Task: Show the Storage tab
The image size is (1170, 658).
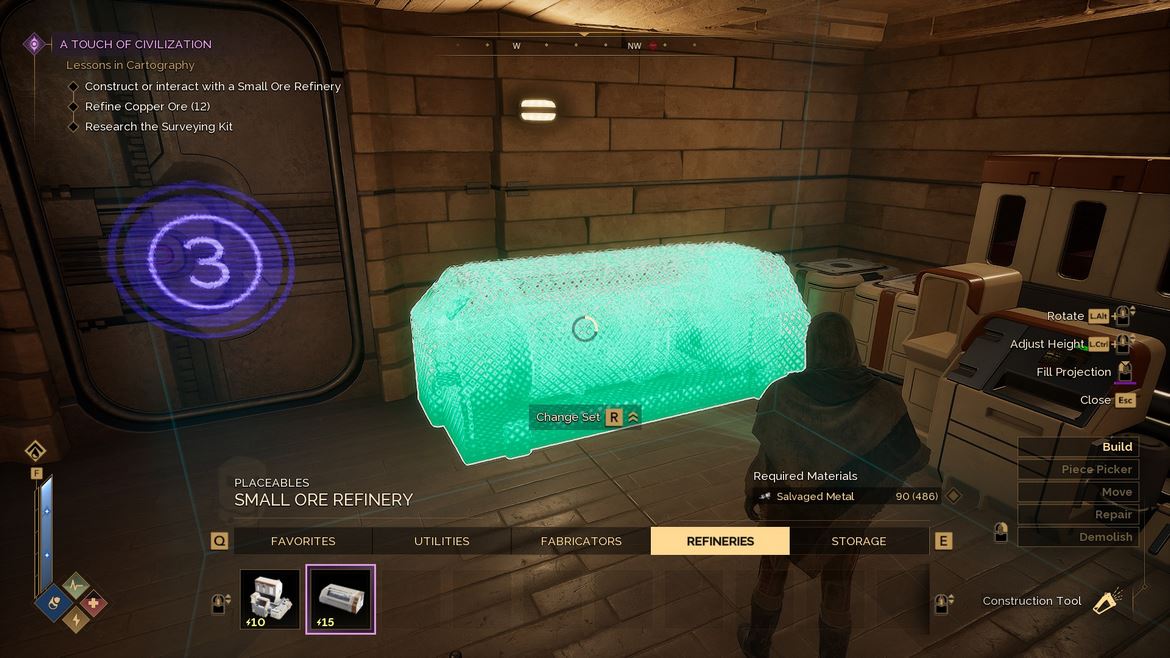Action: tap(858, 541)
